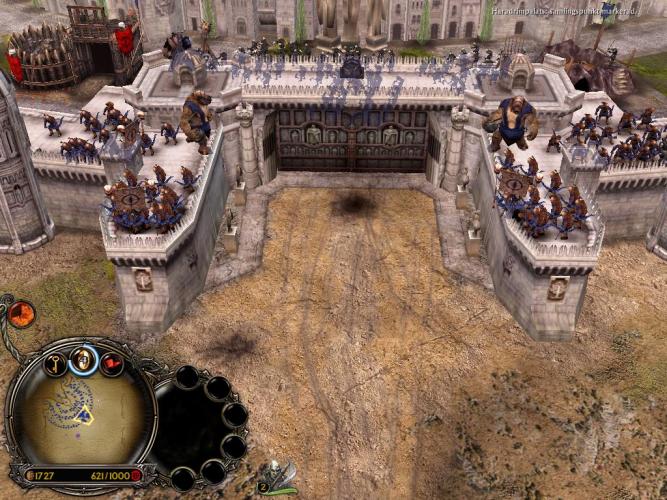The width and height of the screenshot is (667, 500).
Task: Activate the glowing ring power button
Action: pos(85,358)
